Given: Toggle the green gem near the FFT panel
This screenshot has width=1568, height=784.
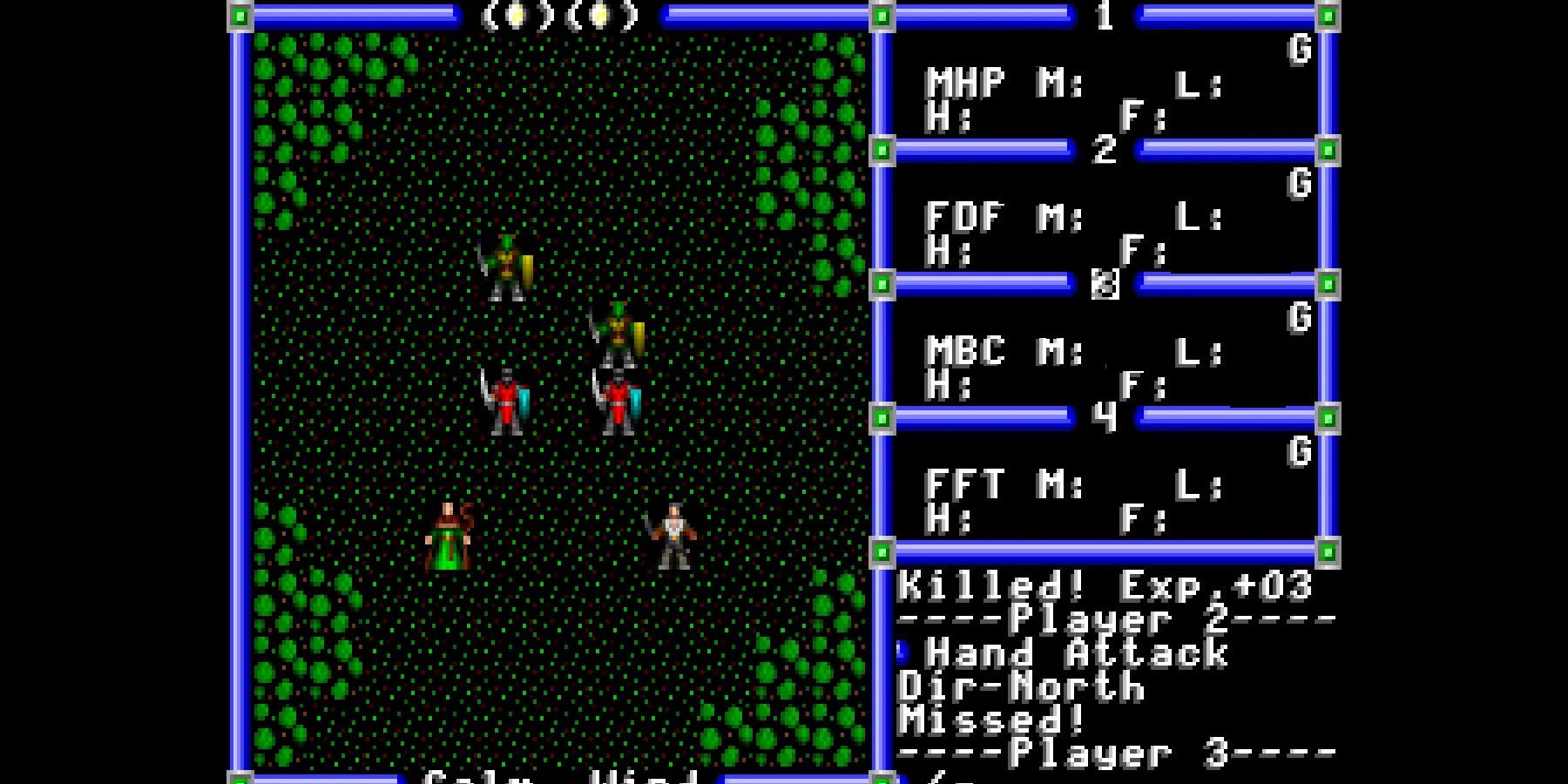Looking at the screenshot, I should pos(882,416).
